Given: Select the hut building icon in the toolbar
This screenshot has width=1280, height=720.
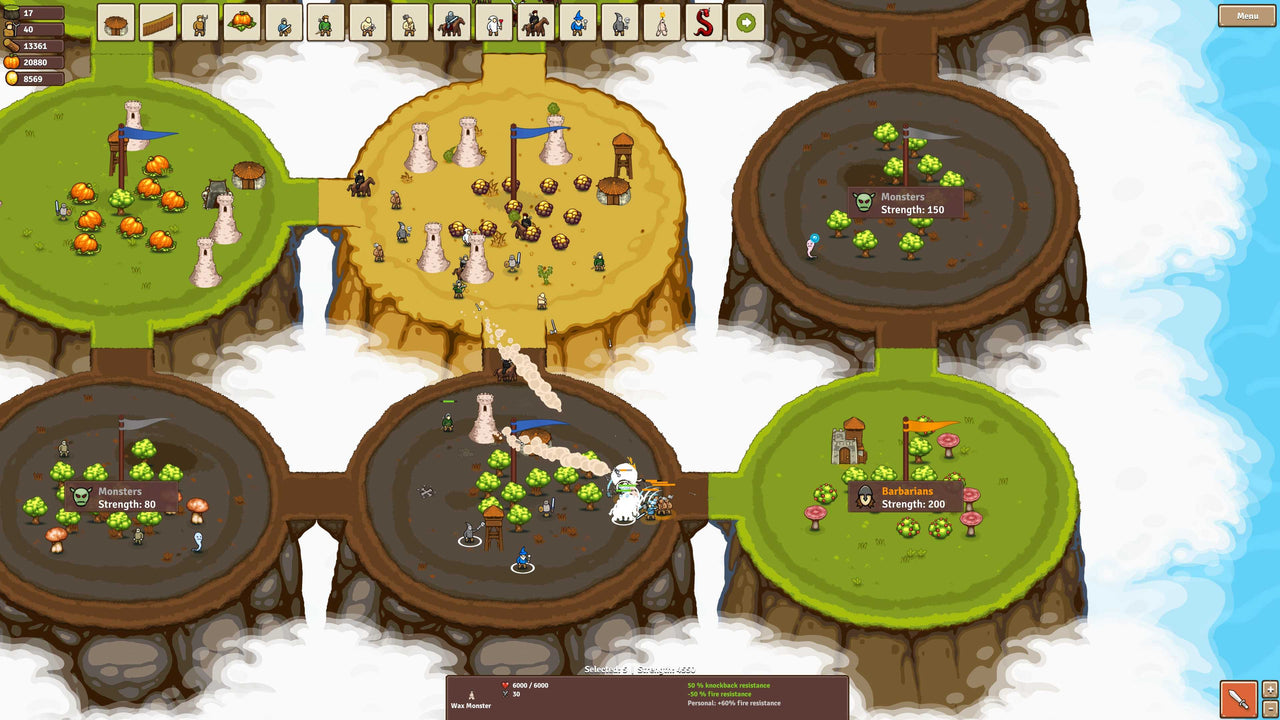Looking at the screenshot, I should tap(114, 22).
